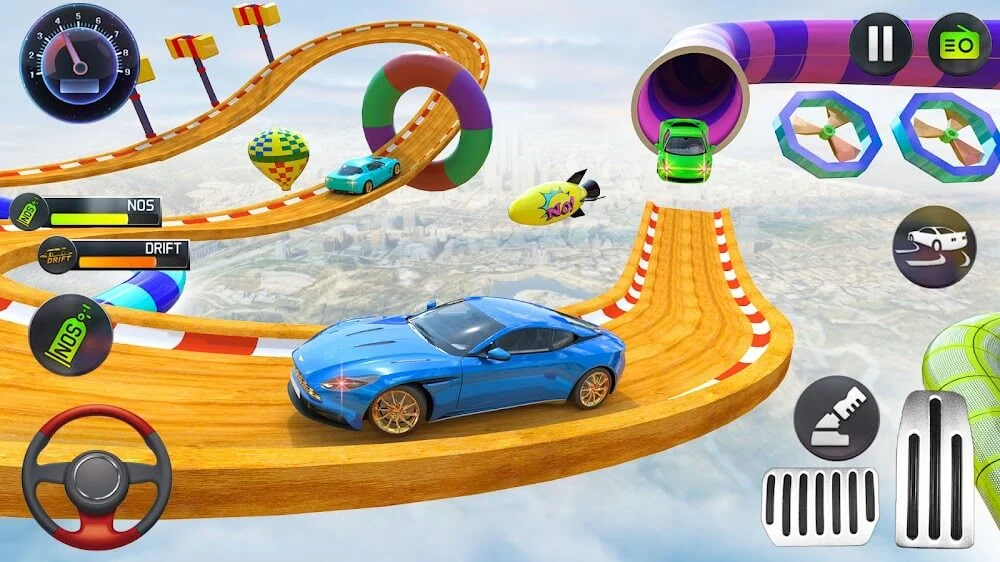Pause the game with the pause button

tap(880, 44)
